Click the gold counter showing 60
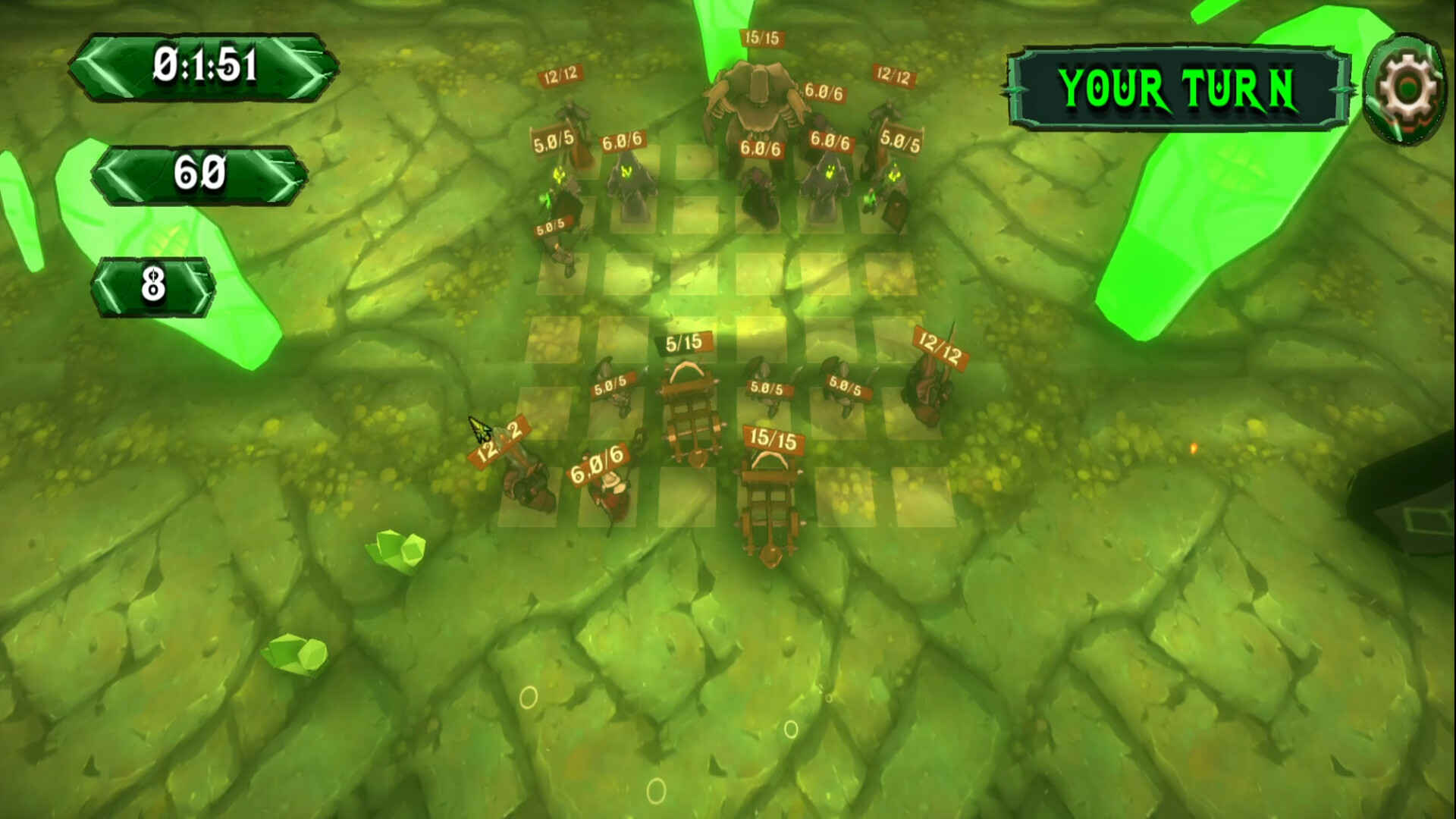Image resolution: width=1456 pixels, height=819 pixels. 201,174
